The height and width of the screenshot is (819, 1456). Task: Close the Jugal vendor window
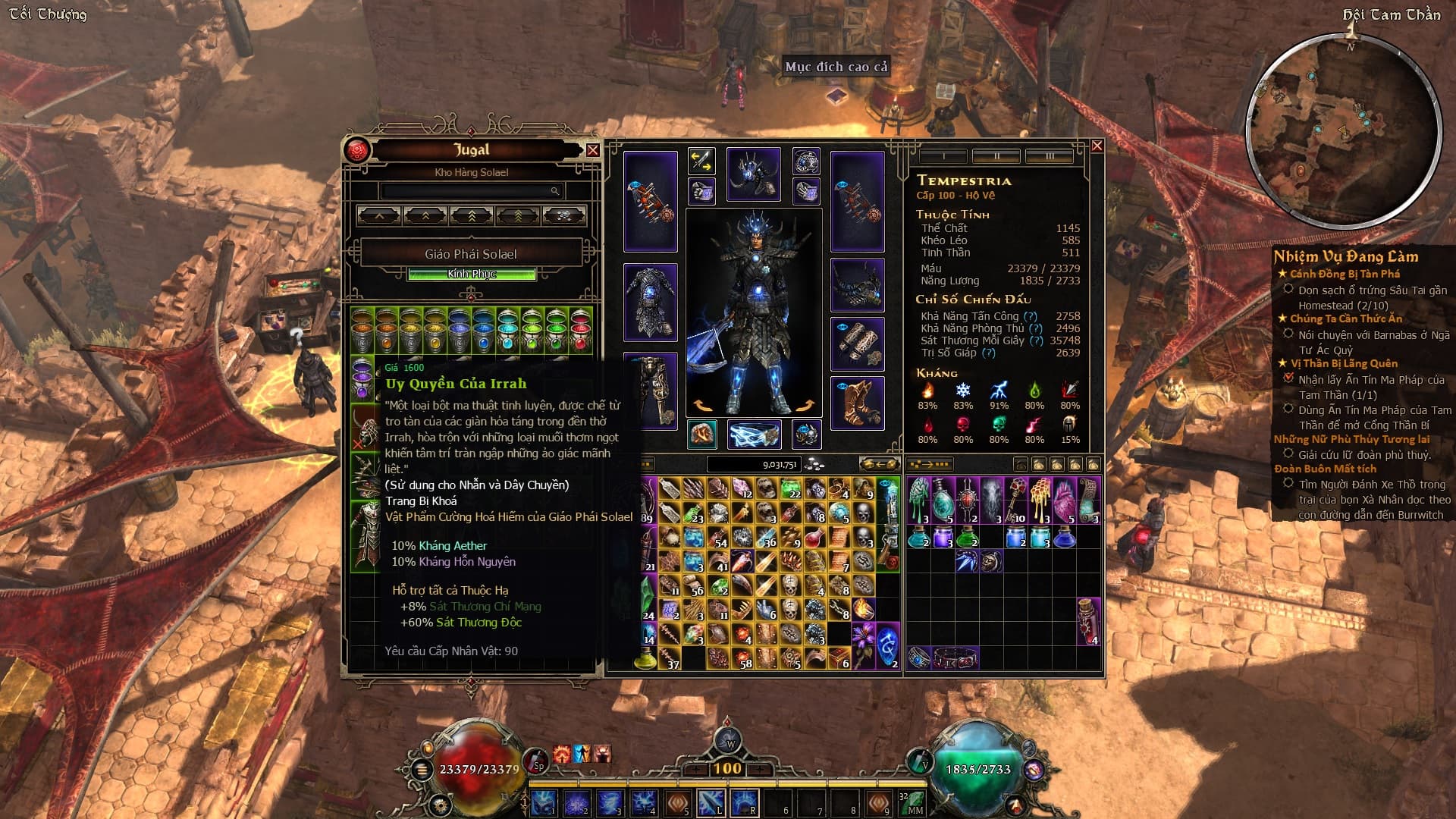pos(592,150)
